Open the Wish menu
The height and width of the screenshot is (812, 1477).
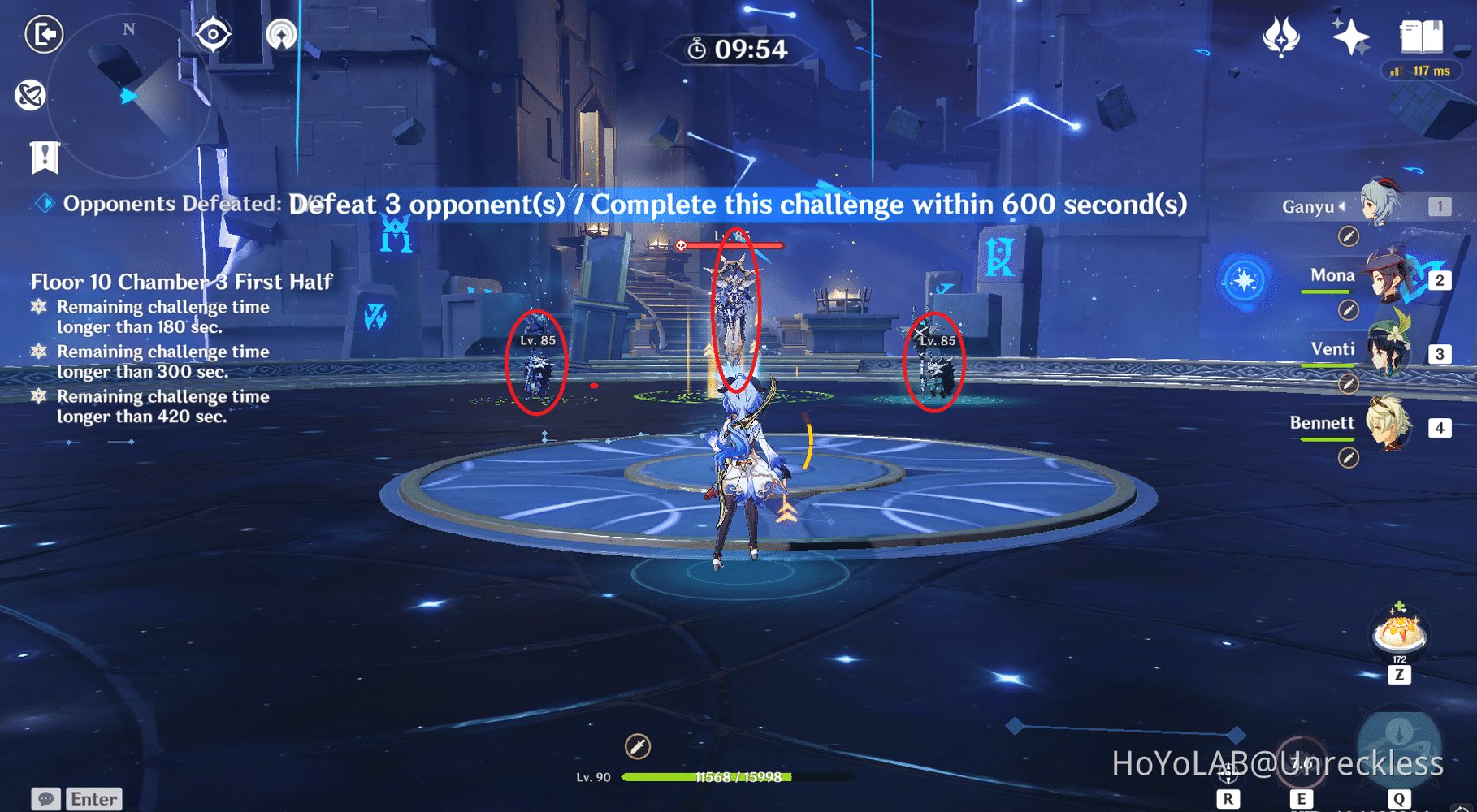[1281, 36]
